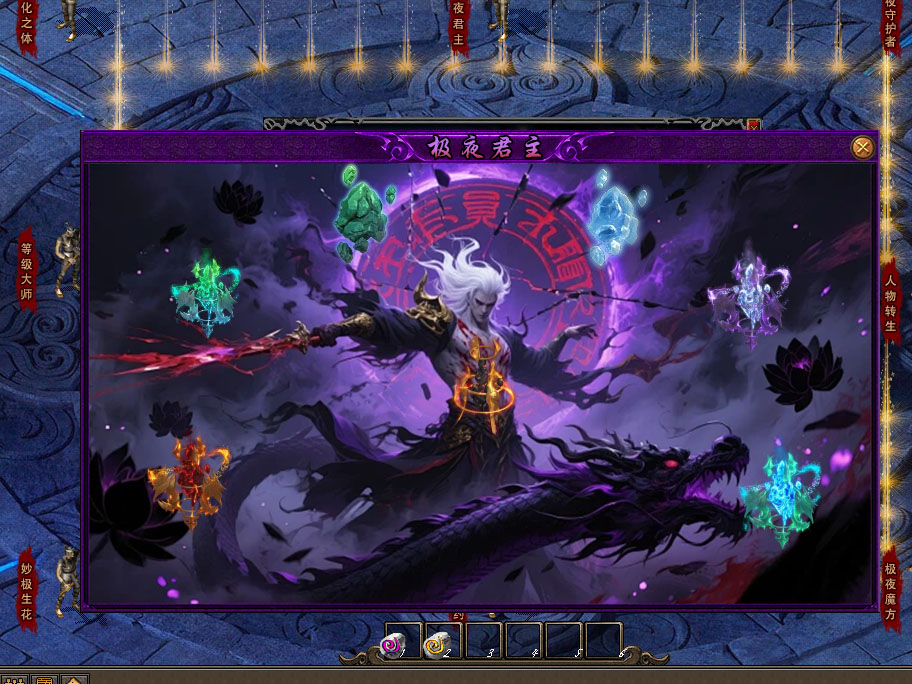Select the orange-red flaming emblem

[188, 481]
